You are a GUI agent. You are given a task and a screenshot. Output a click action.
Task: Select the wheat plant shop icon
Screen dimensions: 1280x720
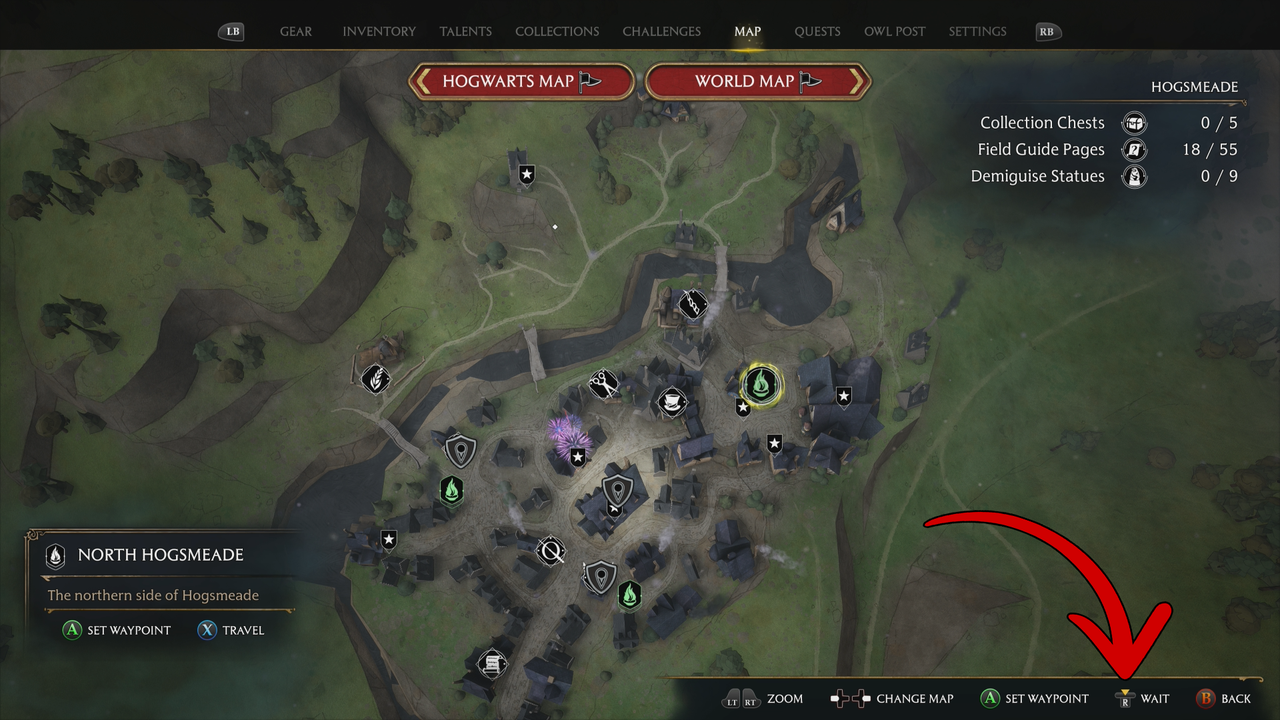(375, 379)
